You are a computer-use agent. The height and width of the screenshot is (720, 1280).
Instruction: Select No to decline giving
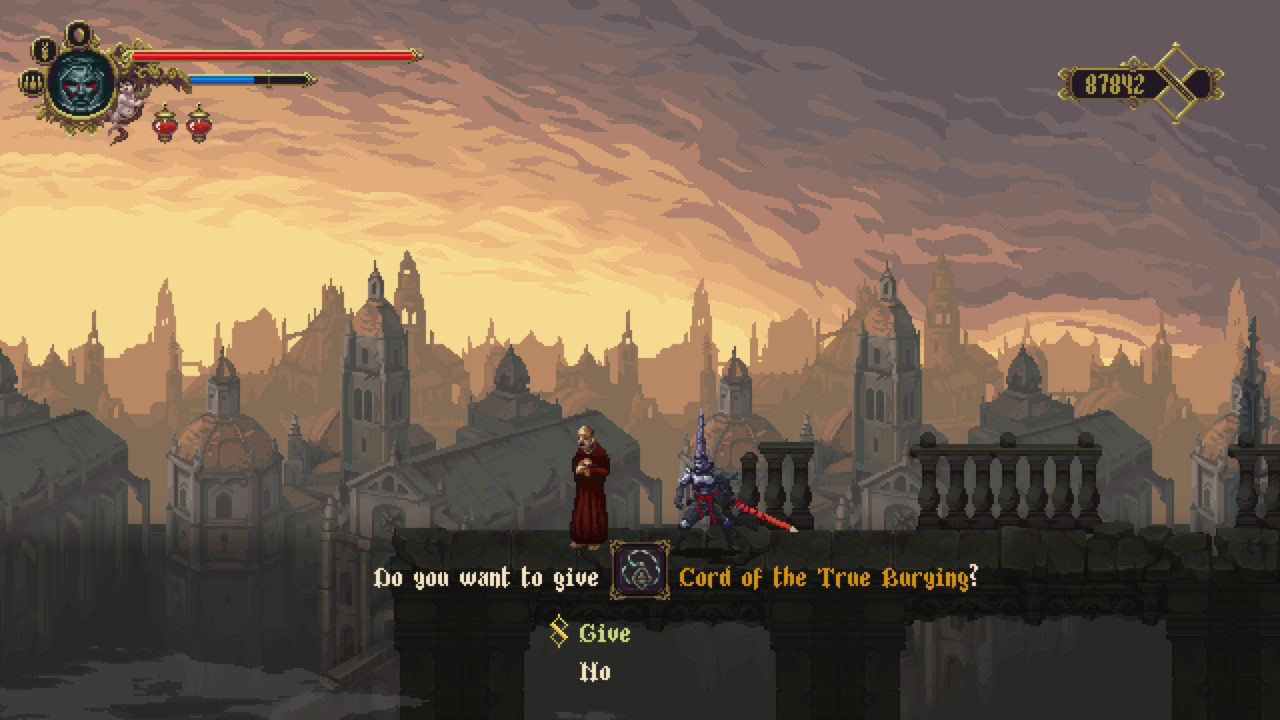pos(596,672)
